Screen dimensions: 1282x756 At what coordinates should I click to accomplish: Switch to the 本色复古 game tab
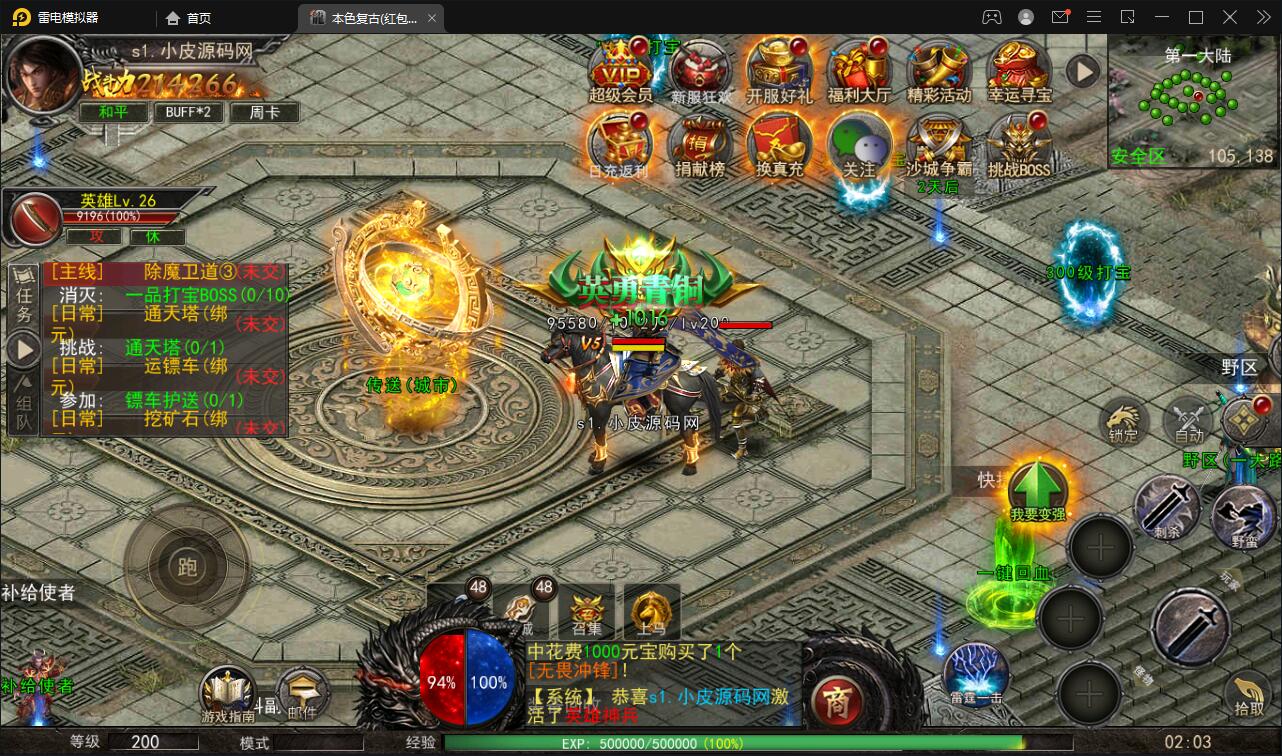coord(364,17)
